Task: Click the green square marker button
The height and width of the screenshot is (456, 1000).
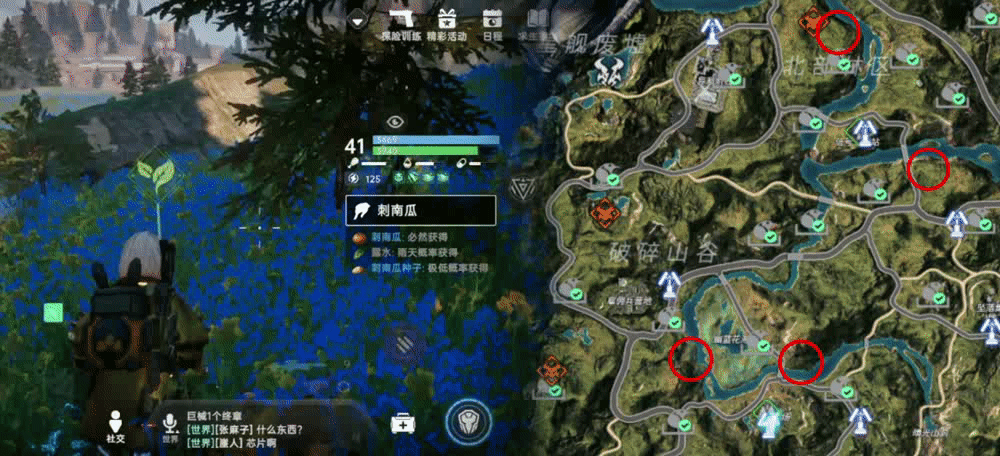Action: click(54, 313)
